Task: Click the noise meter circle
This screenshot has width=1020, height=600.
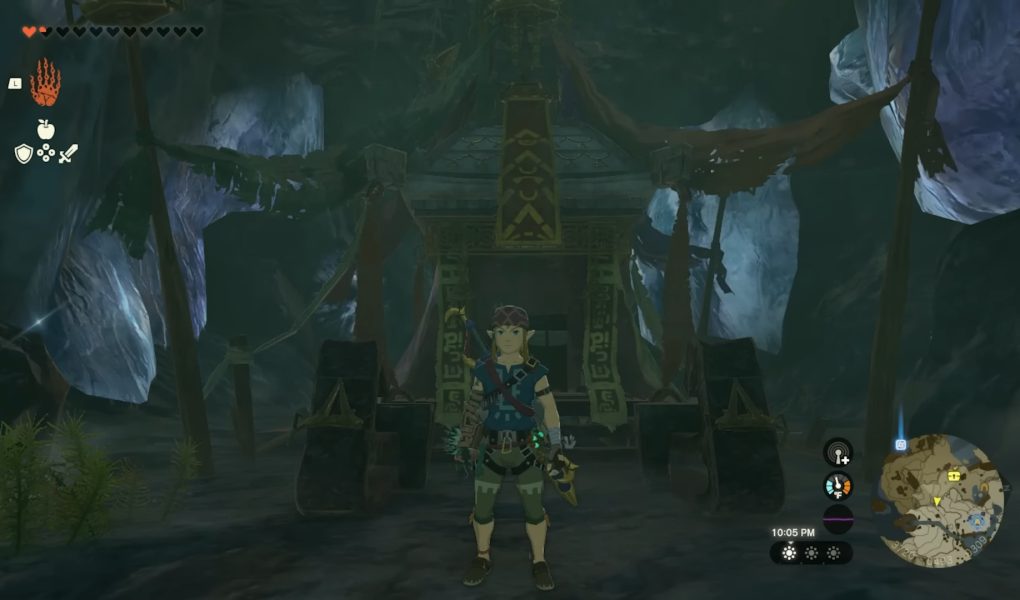Action: [837, 520]
